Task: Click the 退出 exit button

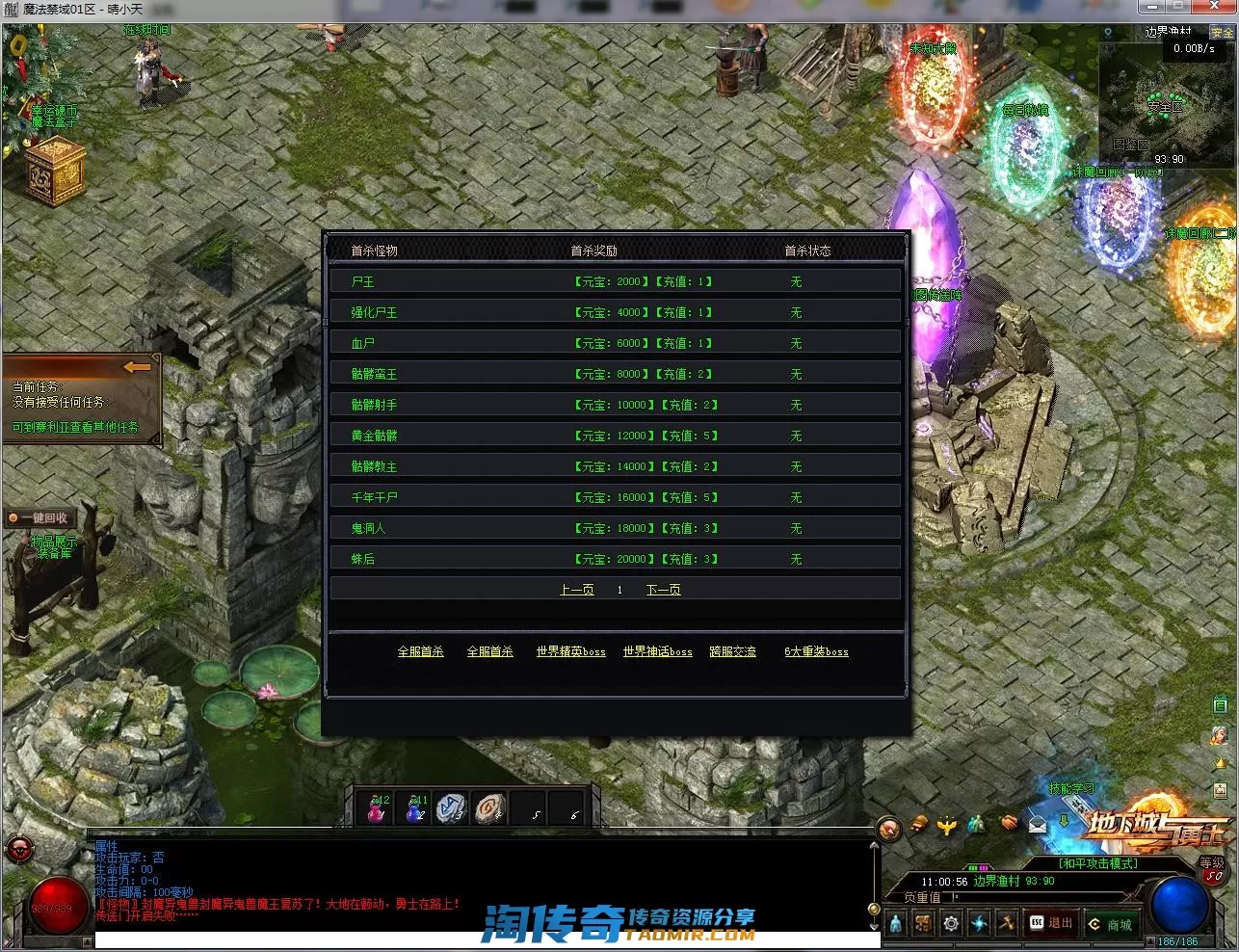Action: pos(1051,923)
